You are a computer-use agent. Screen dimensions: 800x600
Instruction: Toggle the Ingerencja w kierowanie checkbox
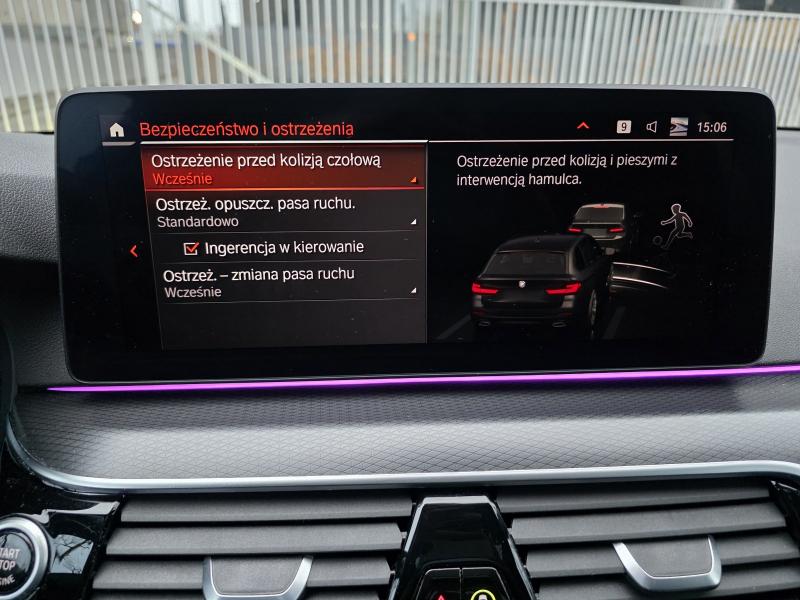click(x=192, y=247)
